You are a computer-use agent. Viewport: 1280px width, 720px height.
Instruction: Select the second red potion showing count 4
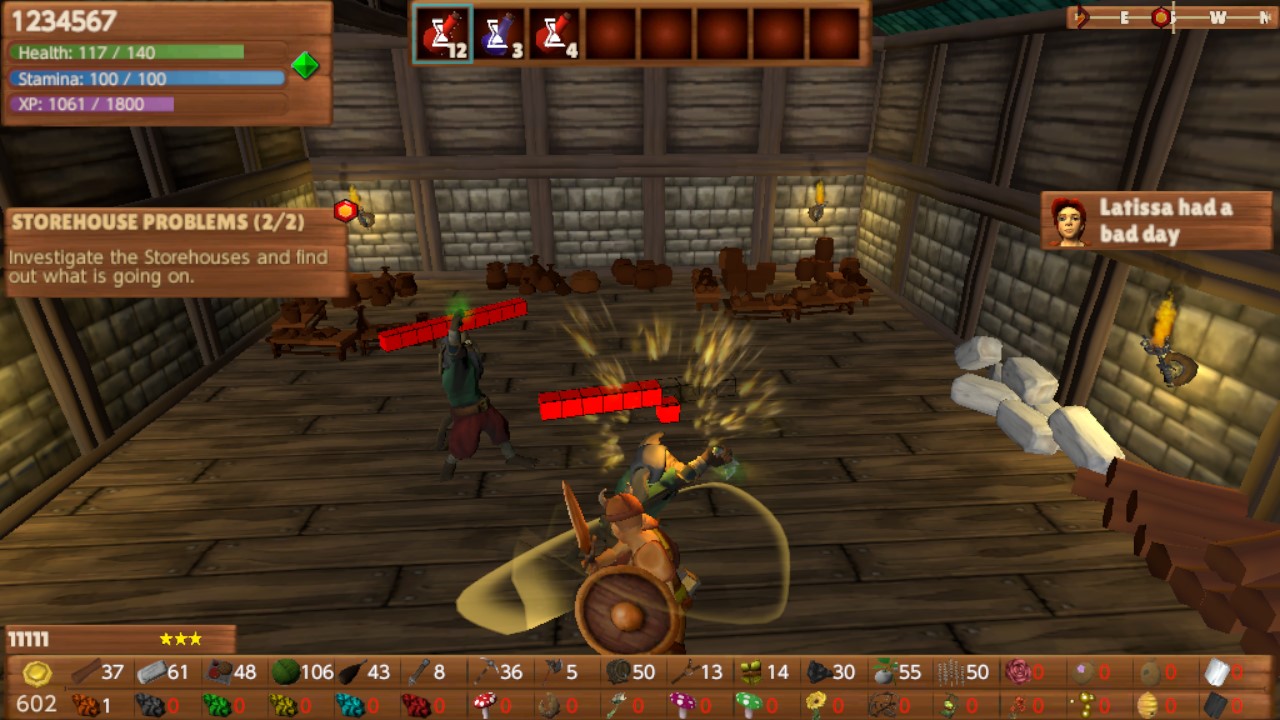coord(558,33)
